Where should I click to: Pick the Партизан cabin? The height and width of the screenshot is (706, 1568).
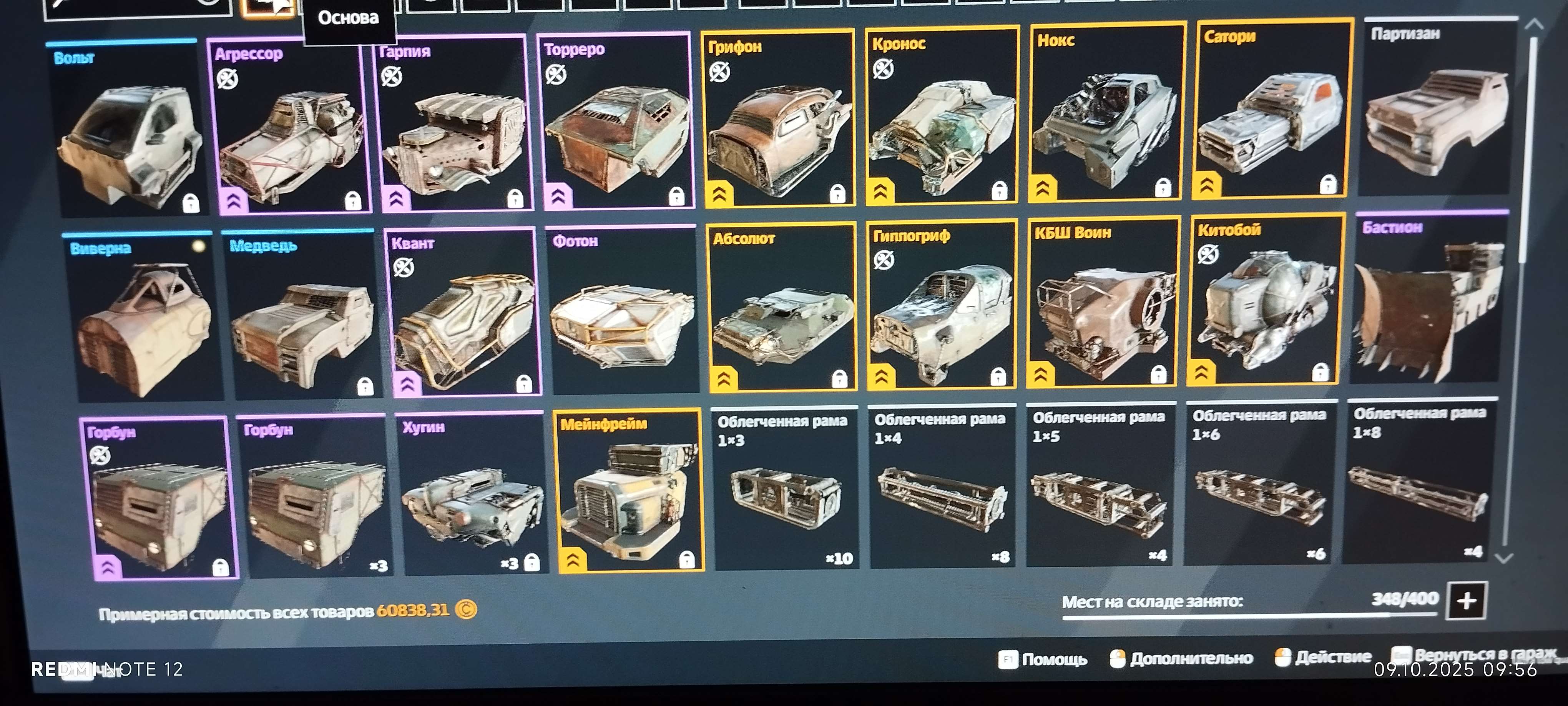click(x=1437, y=110)
